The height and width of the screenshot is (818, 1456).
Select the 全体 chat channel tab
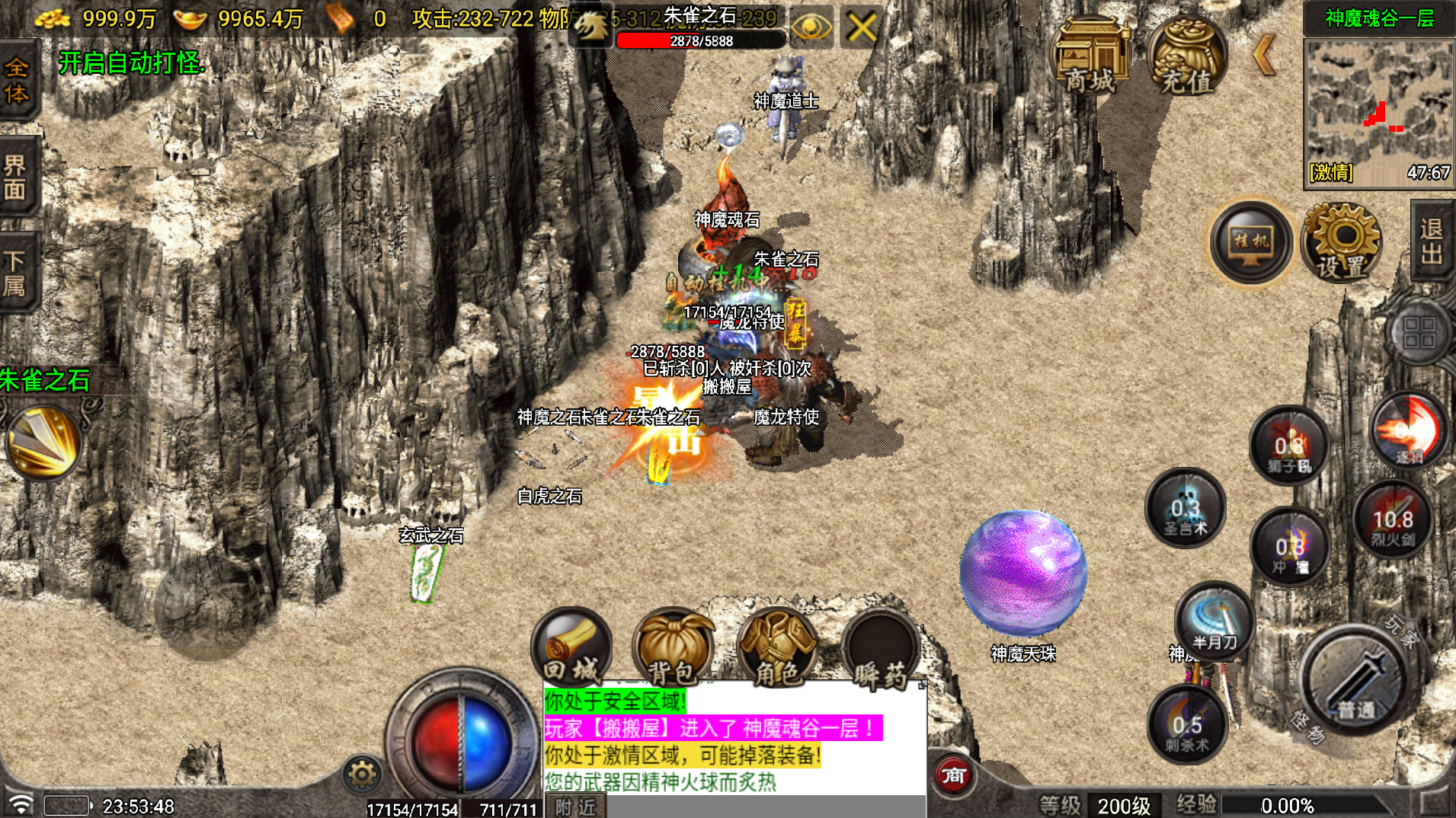tap(17, 81)
